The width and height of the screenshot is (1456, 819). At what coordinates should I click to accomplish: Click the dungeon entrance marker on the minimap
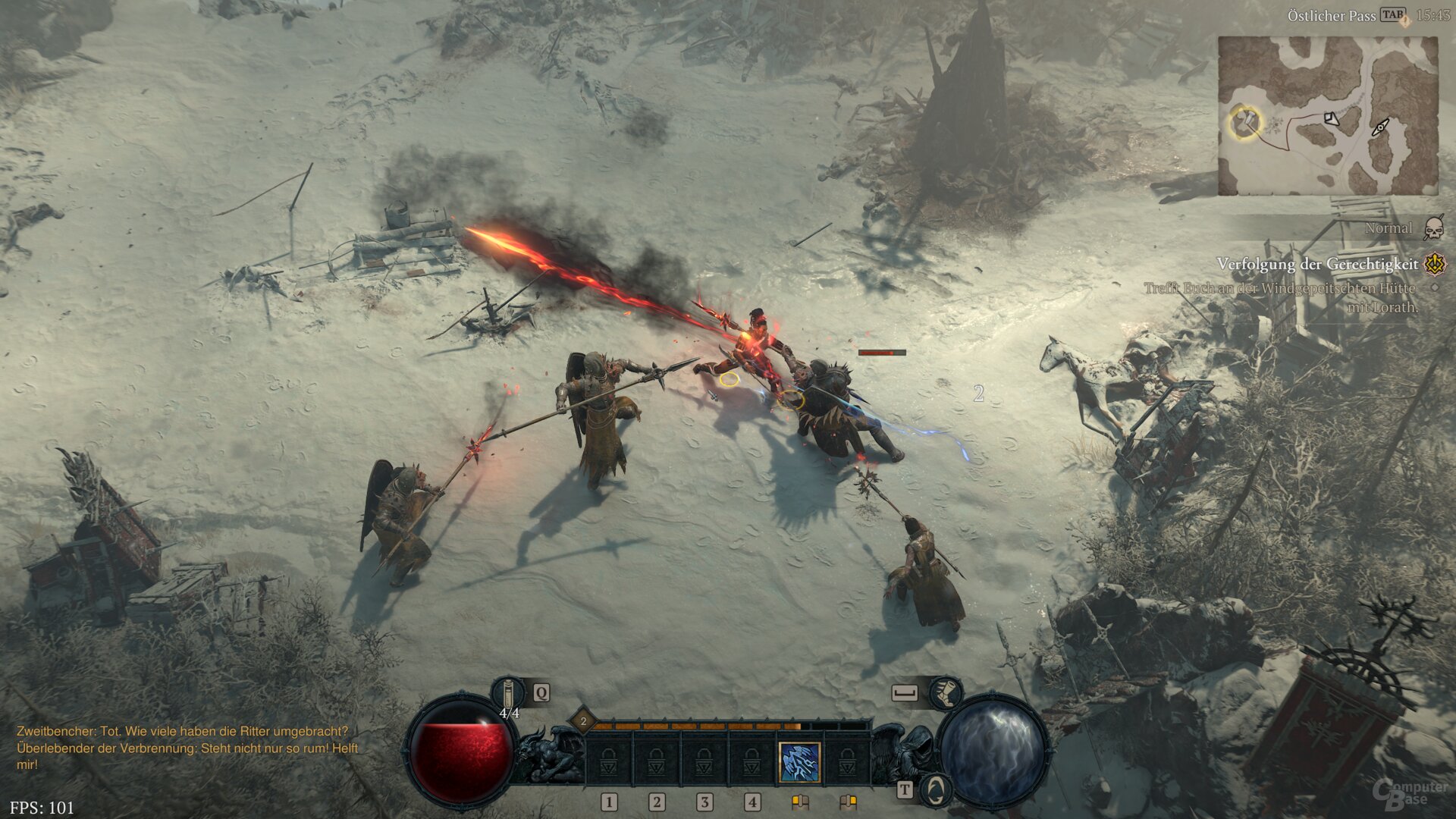coord(1380,128)
